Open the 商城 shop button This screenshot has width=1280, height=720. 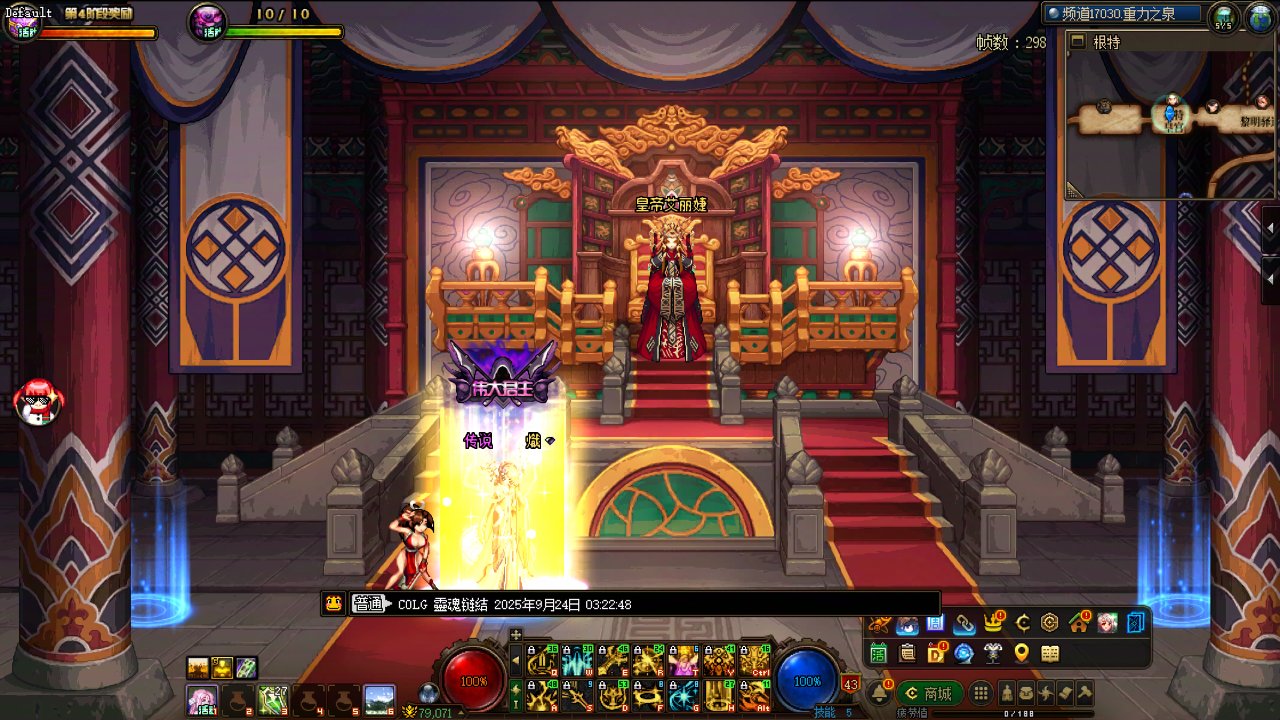tap(928, 694)
